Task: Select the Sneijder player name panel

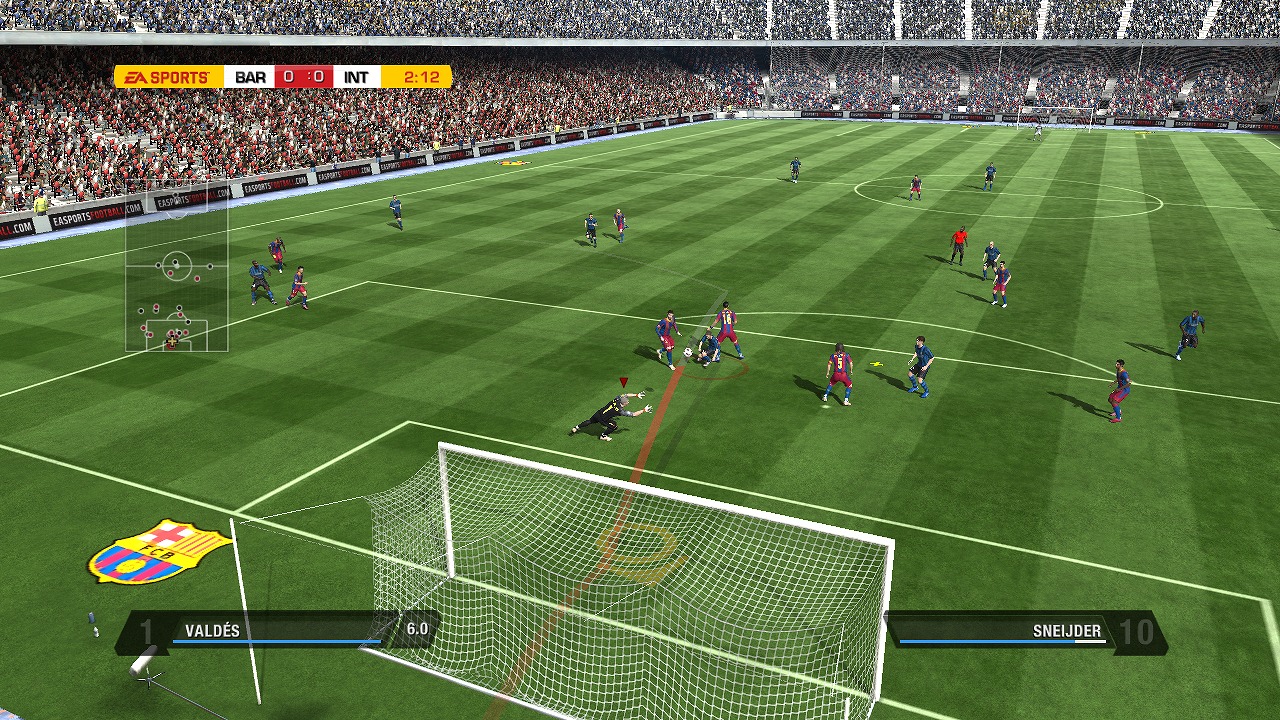Action: [x=1025, y=632]
